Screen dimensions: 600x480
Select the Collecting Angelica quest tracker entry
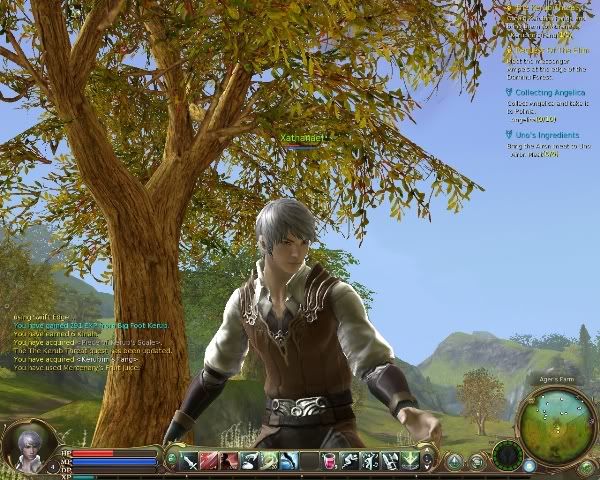point(551,92)
